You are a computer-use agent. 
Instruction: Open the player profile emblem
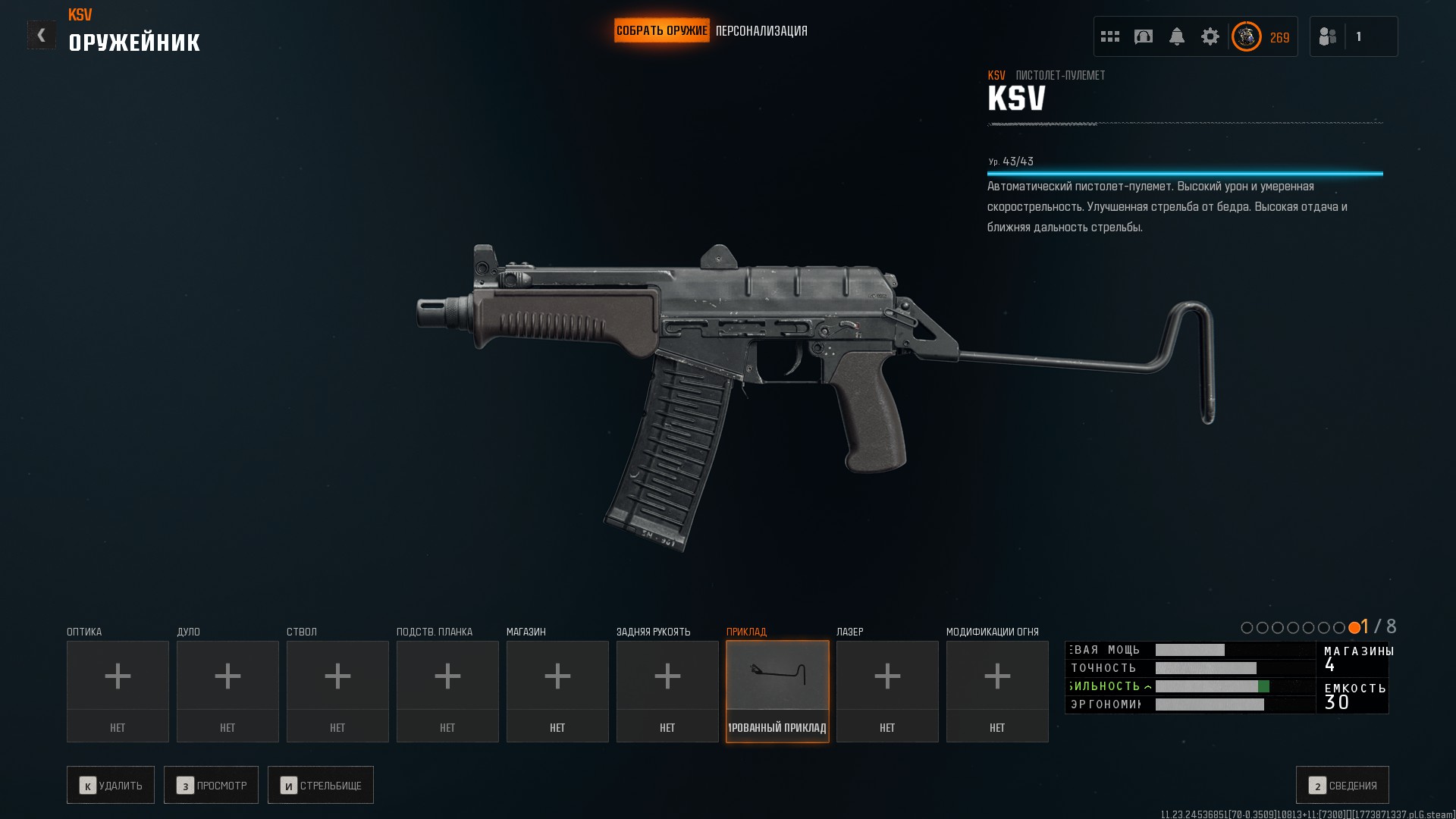(x=1246, y=36)
